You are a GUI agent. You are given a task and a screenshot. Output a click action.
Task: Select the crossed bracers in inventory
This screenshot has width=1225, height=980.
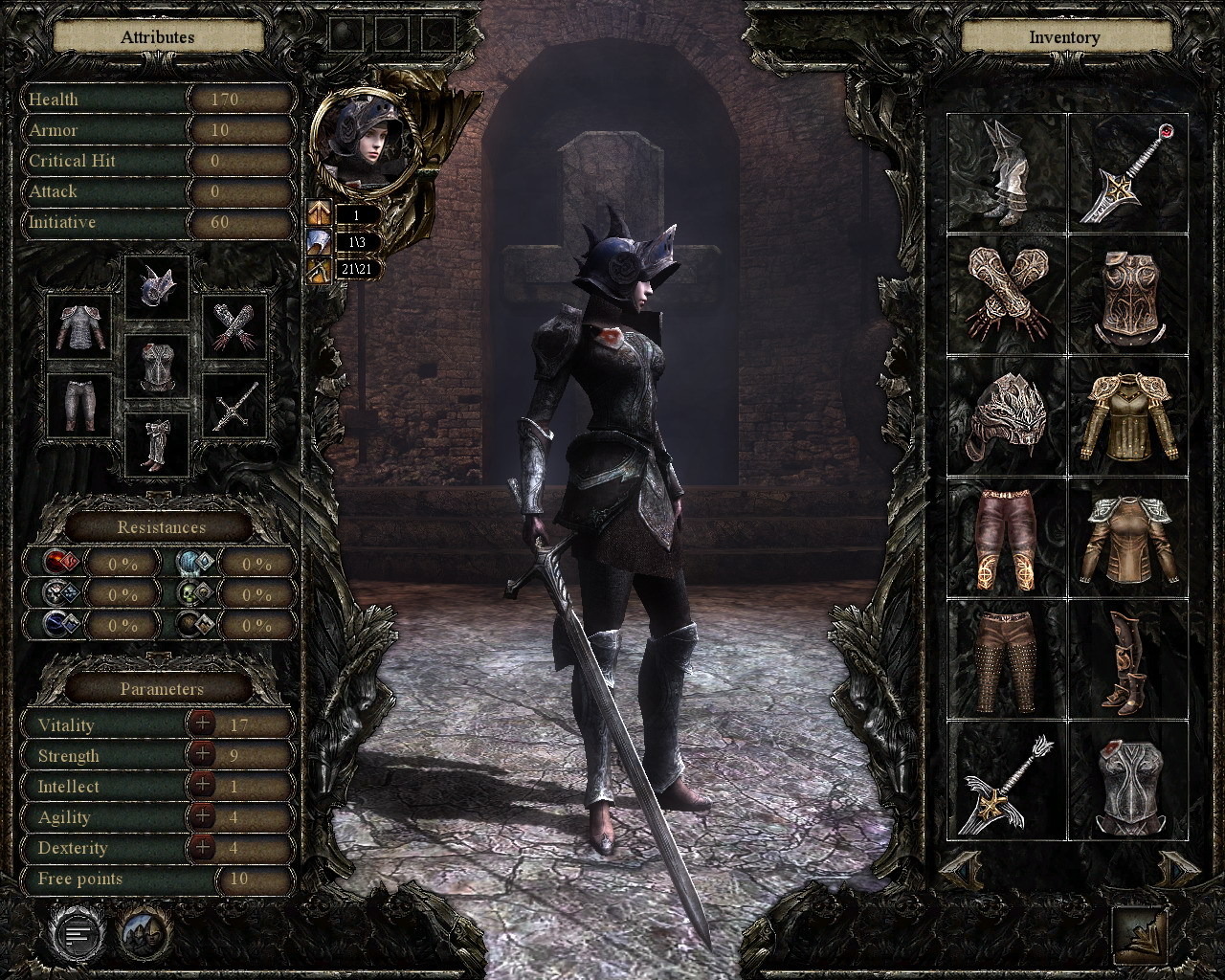click(1007, 295)
